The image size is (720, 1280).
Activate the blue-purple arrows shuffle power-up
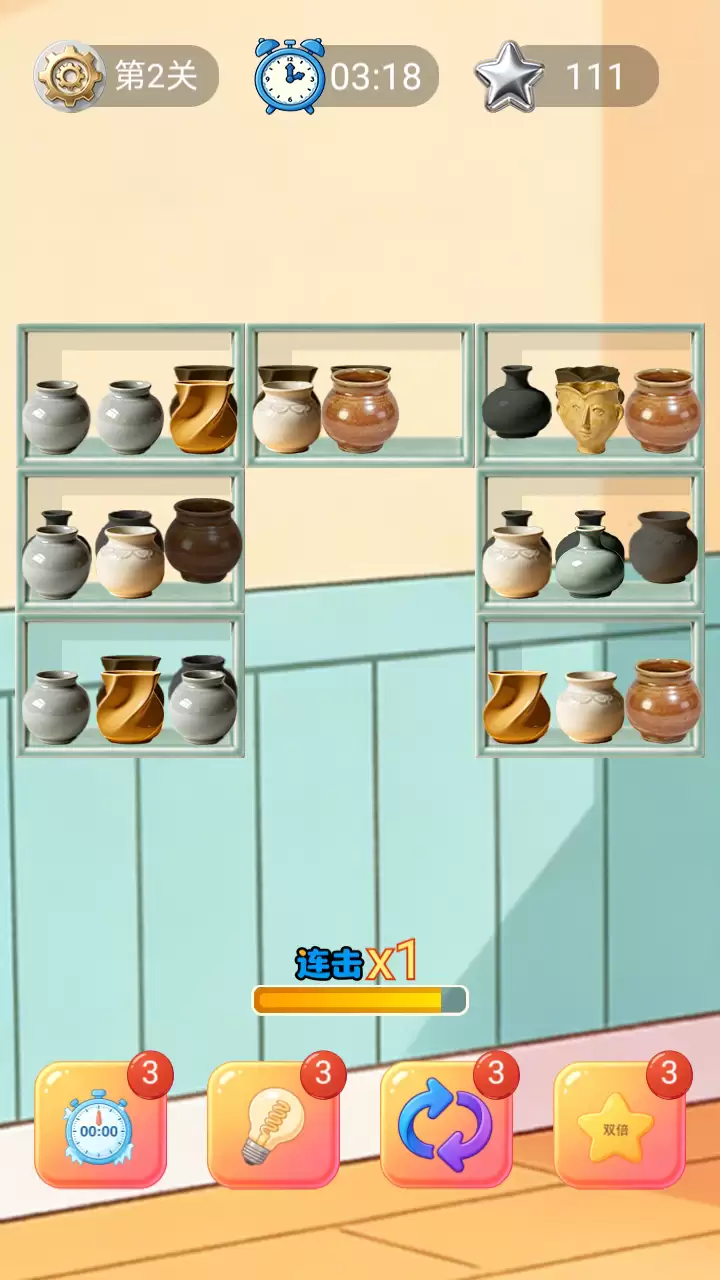click(445, 1127)
